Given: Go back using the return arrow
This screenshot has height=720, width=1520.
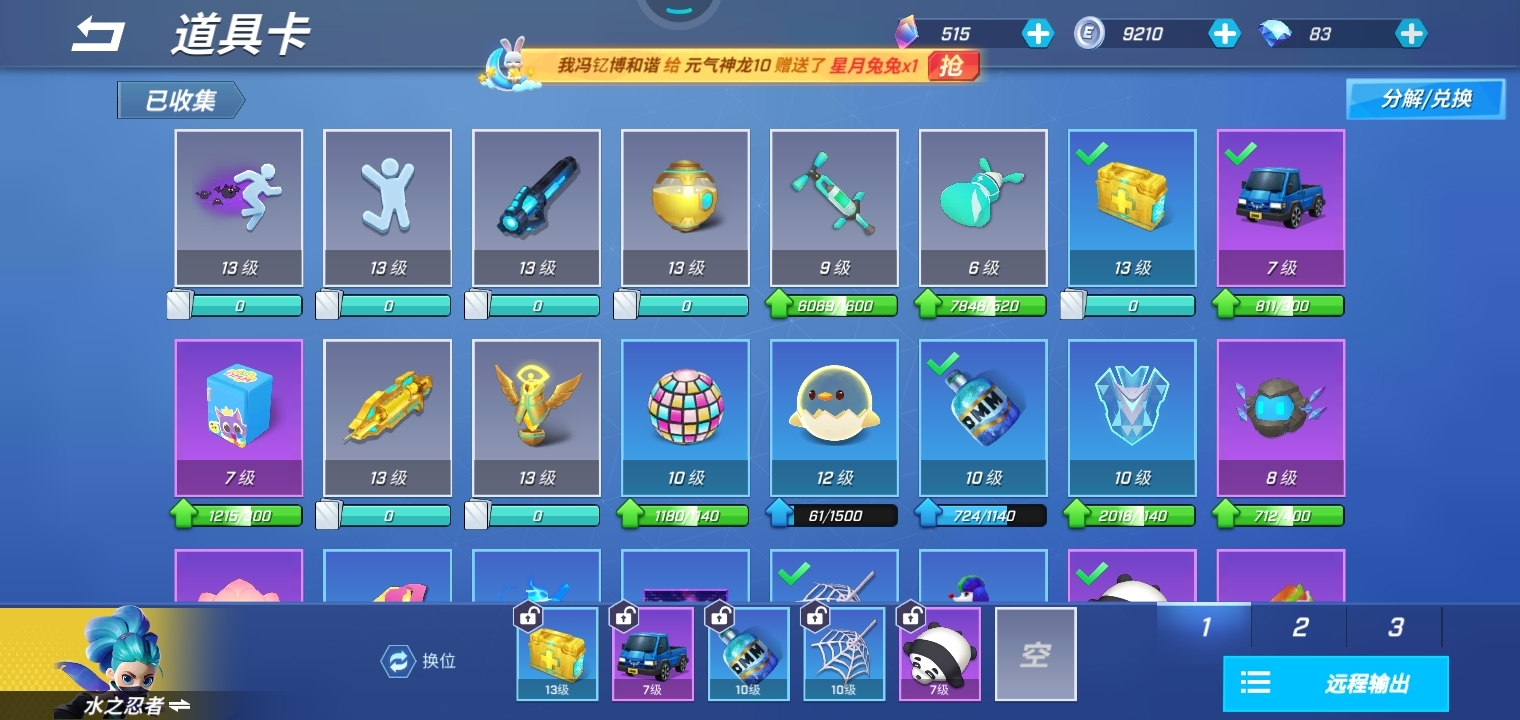Looking at the screenshot, I should pos(98,35).
